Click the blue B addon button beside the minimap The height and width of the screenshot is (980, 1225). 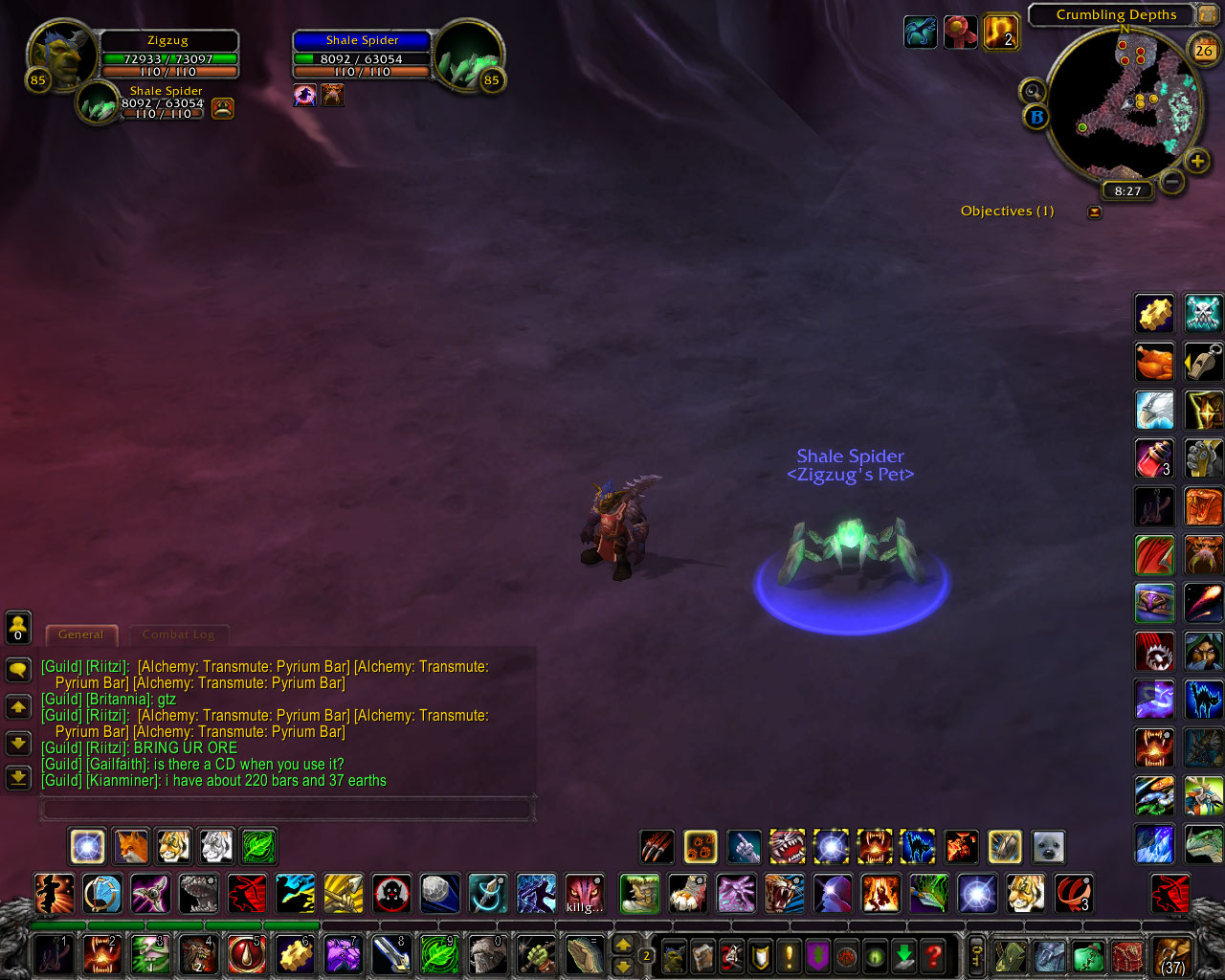click(1036, 118)
